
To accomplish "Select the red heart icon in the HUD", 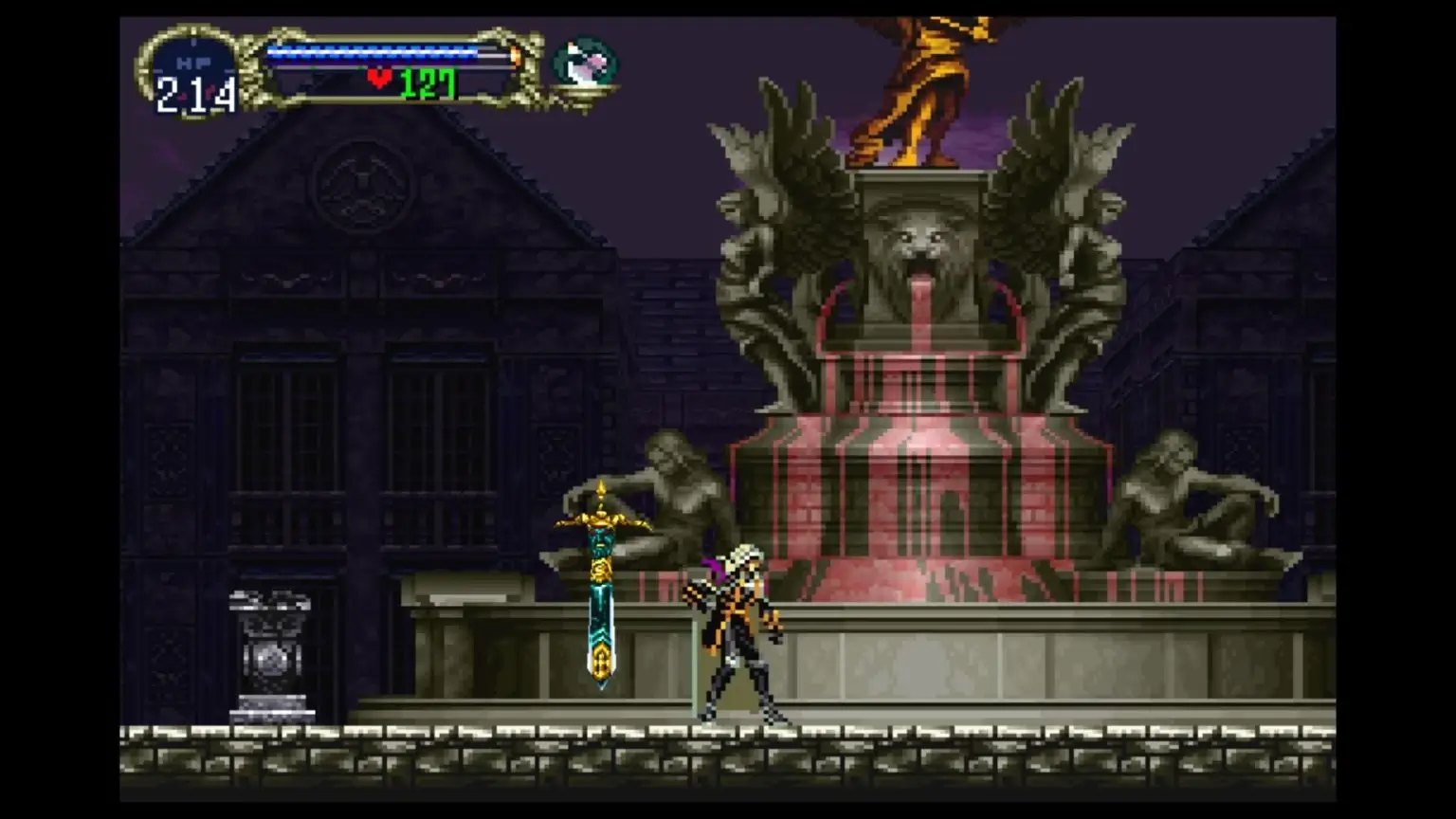I will [x=379, y=79].
